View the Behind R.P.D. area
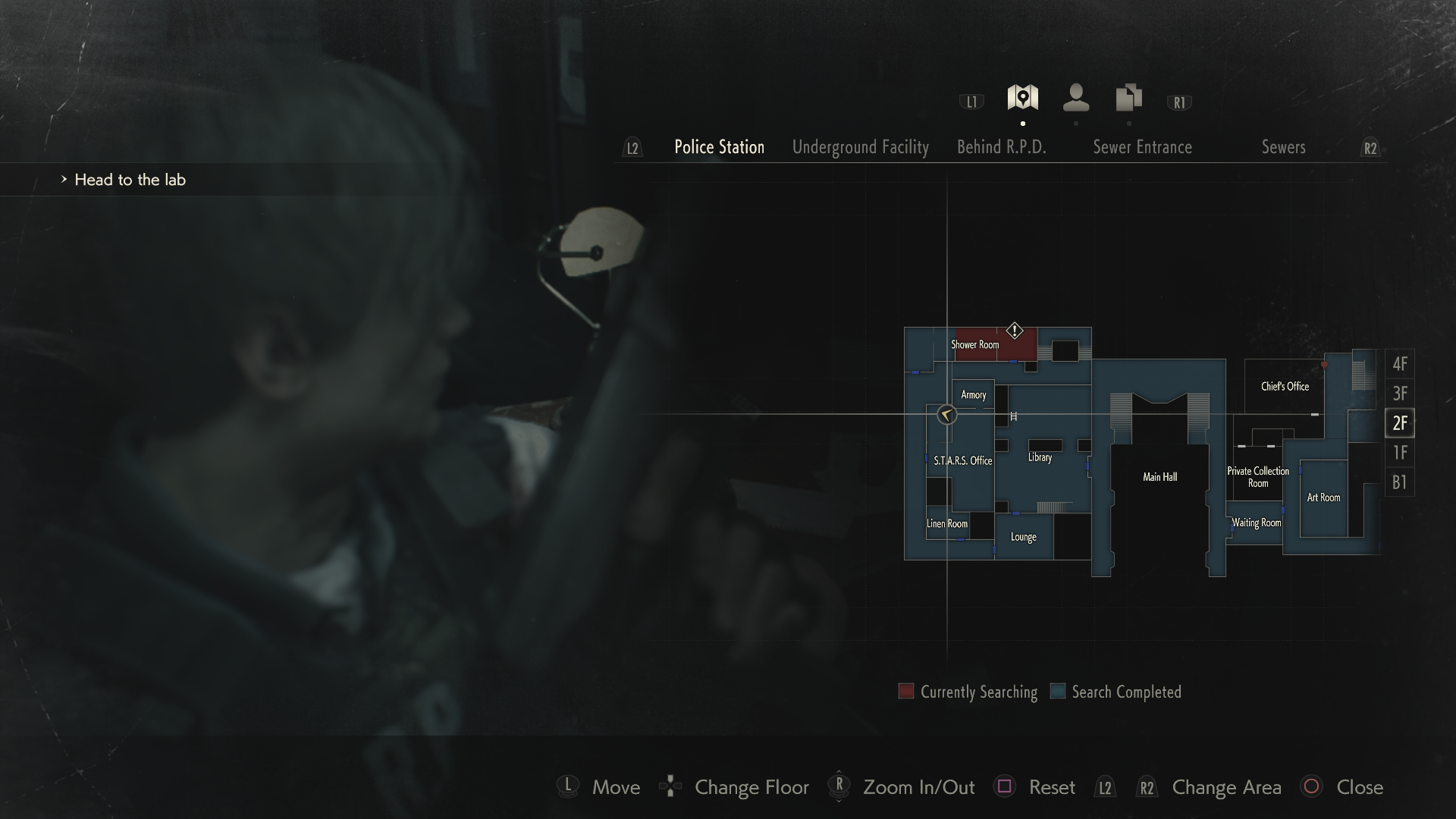The height and width of the screenshot is (819, 1456). click(x=1002, y=148)
